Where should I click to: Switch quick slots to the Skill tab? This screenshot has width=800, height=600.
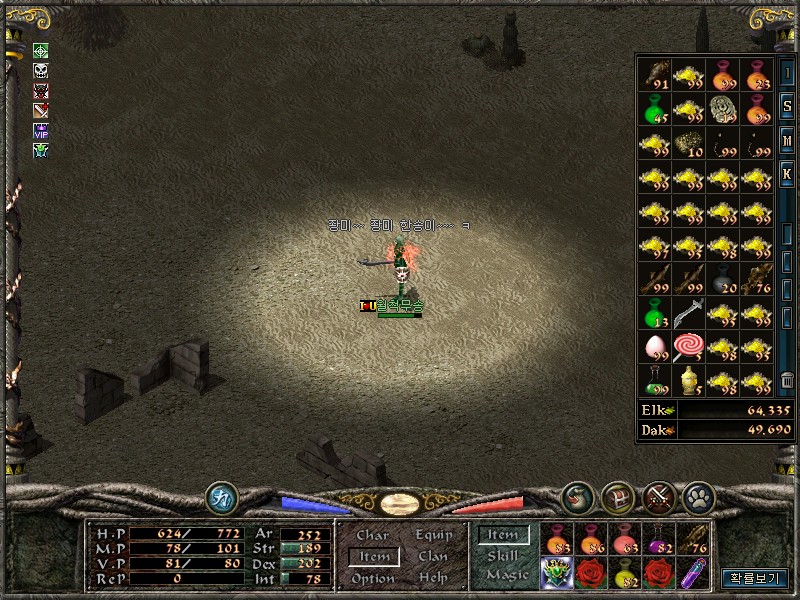(x=503, y=556)
